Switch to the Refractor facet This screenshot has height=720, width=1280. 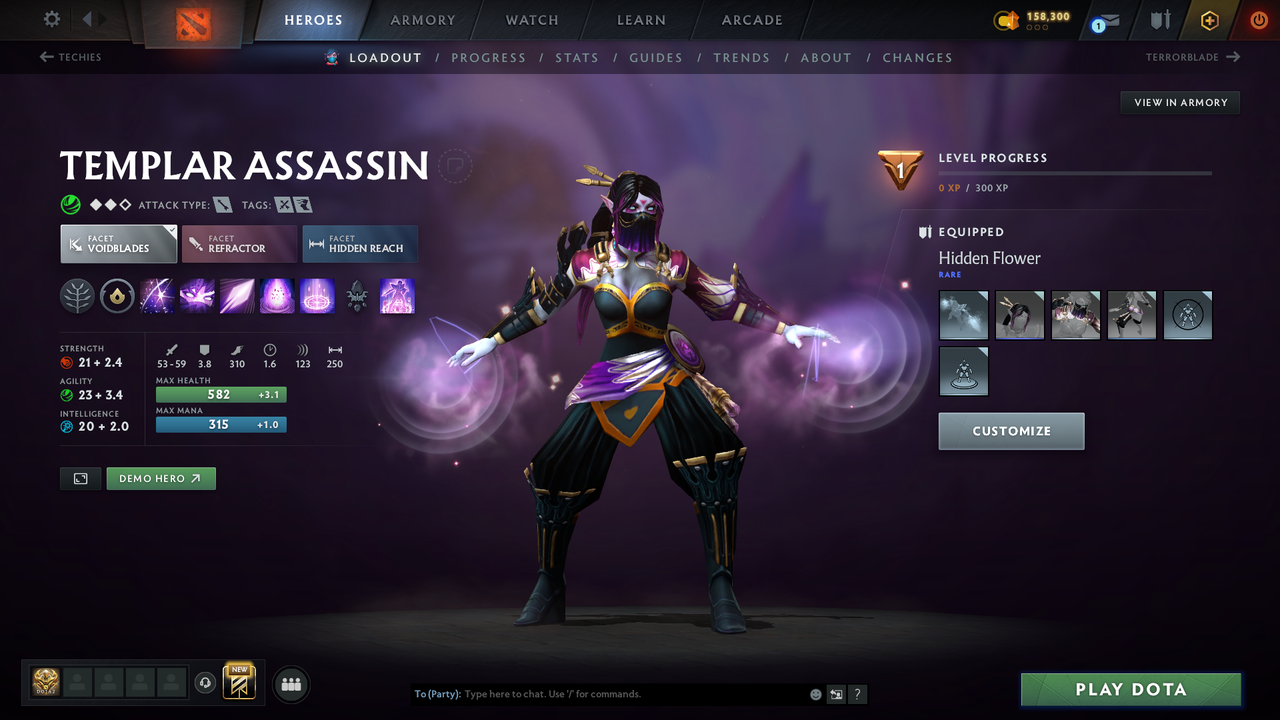pyautogui.click(x=239, y=243)
